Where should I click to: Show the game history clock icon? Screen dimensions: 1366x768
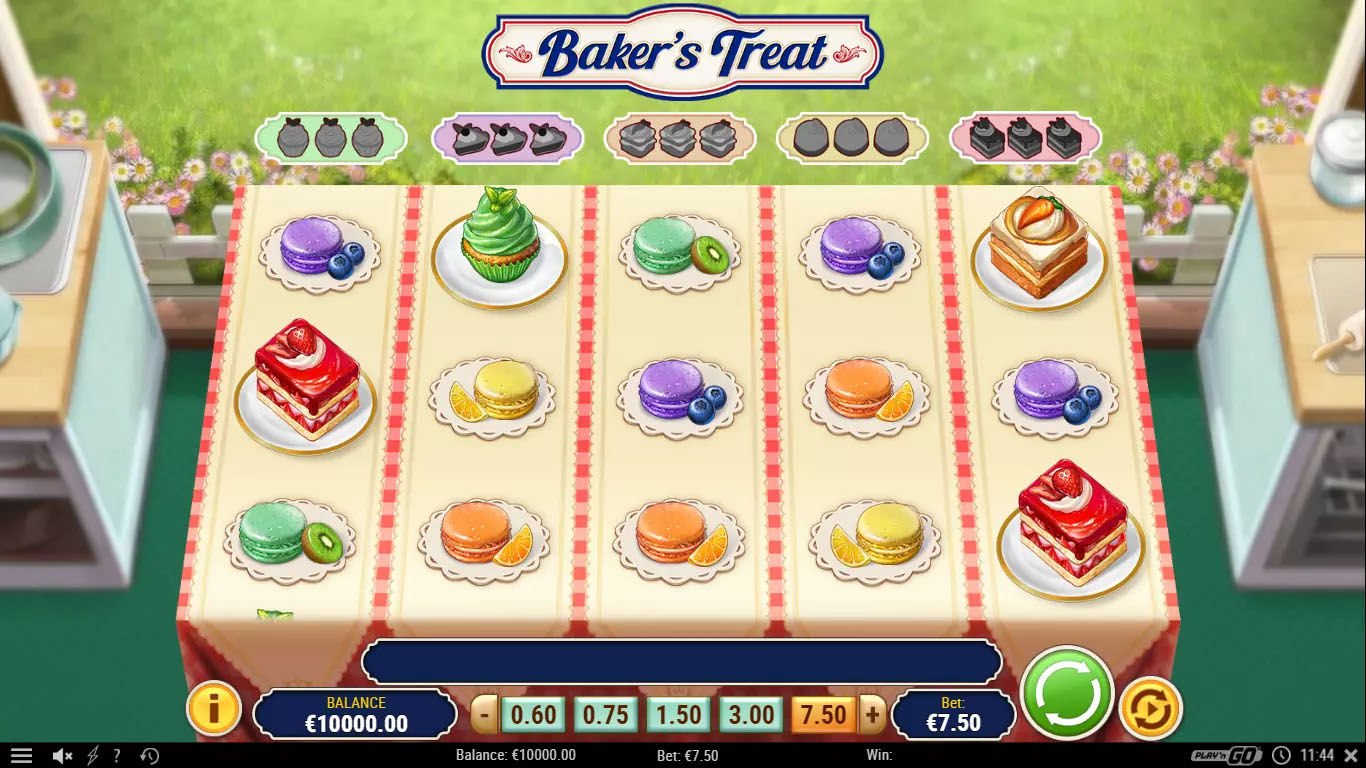(150, 756)
